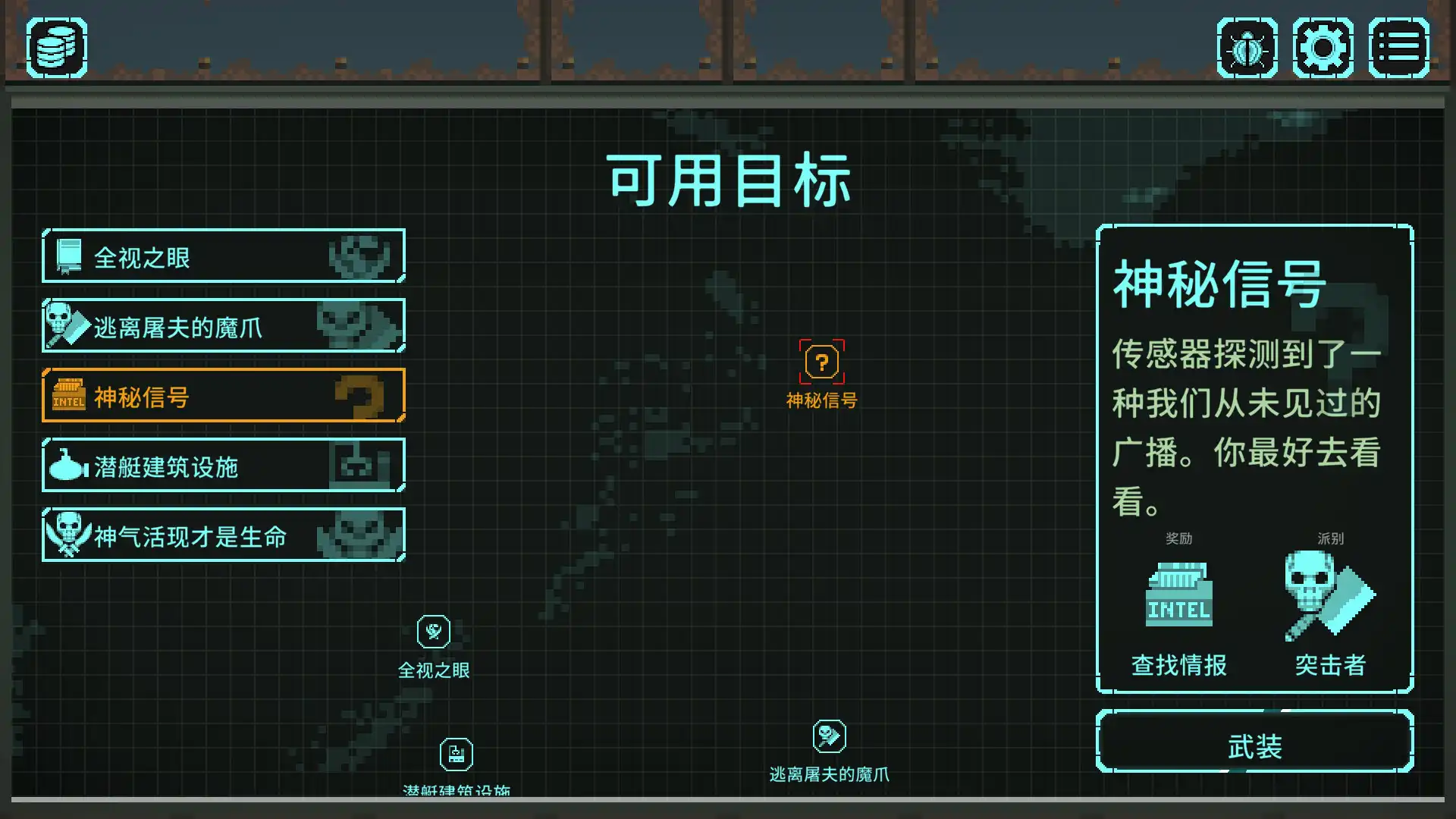Click the 逃离屠夫的魔爪 marker on the map
Image resolution: width=1456 pixels, height=819 pixels.
[830, 735]
